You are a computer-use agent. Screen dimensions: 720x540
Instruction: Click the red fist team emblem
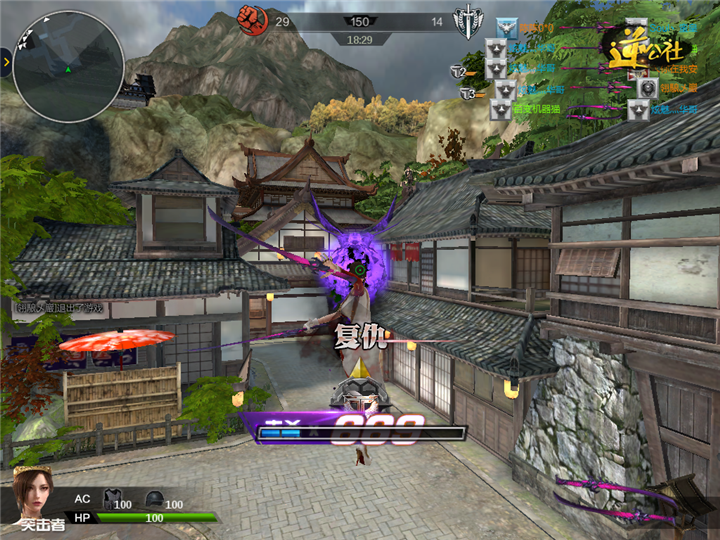pyautogui.click(x=249, y=17)
